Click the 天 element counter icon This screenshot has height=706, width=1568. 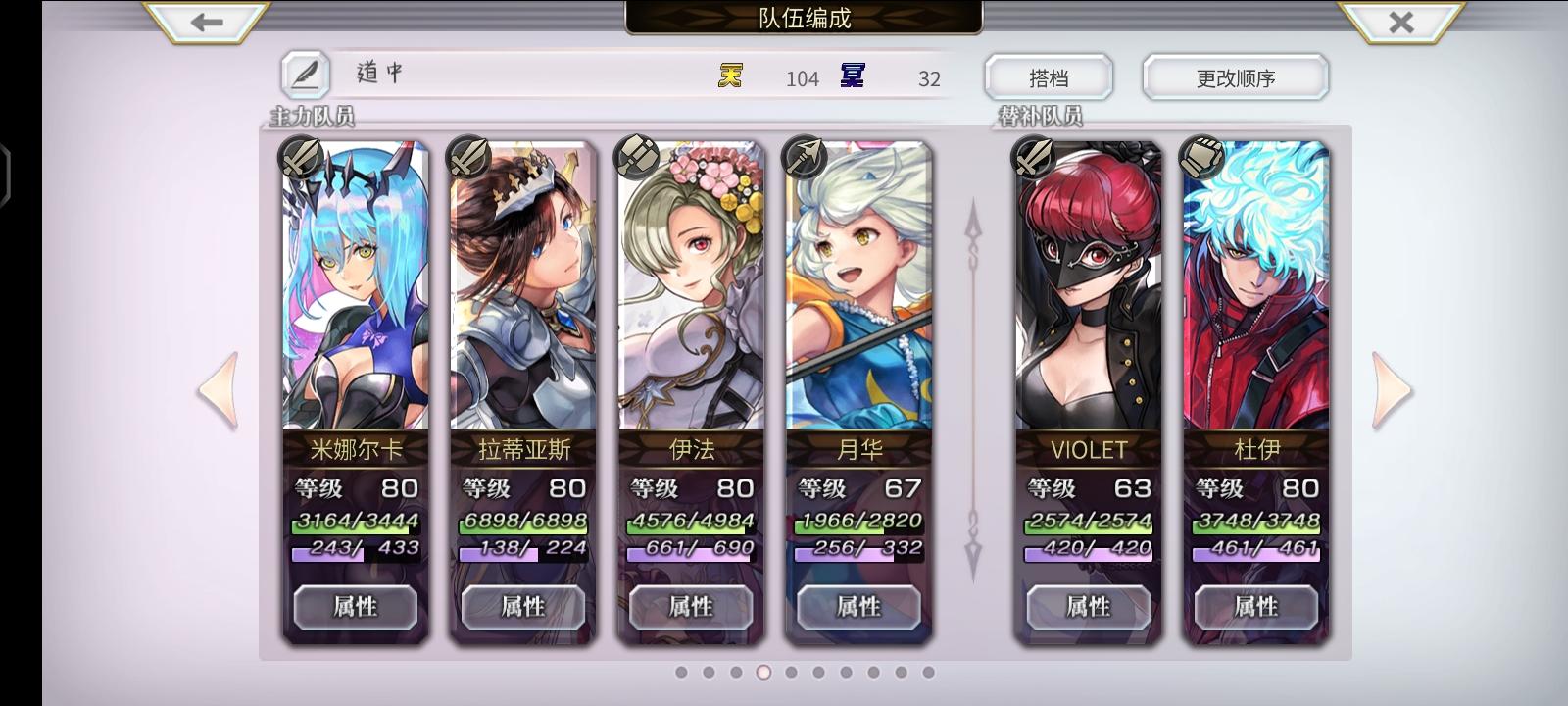(x=730, y=76)
